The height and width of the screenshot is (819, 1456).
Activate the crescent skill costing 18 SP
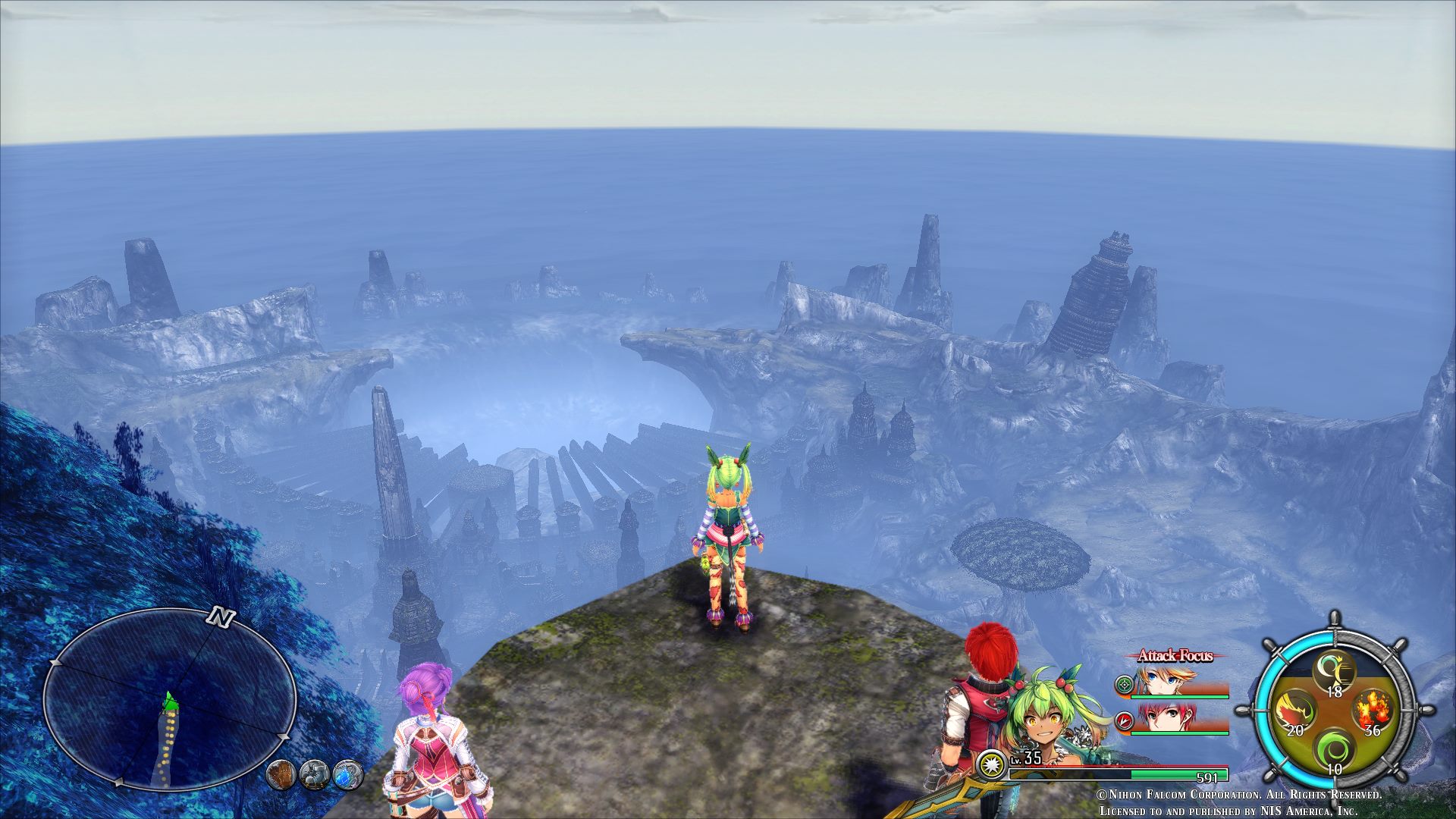[x=1334, y=672]
